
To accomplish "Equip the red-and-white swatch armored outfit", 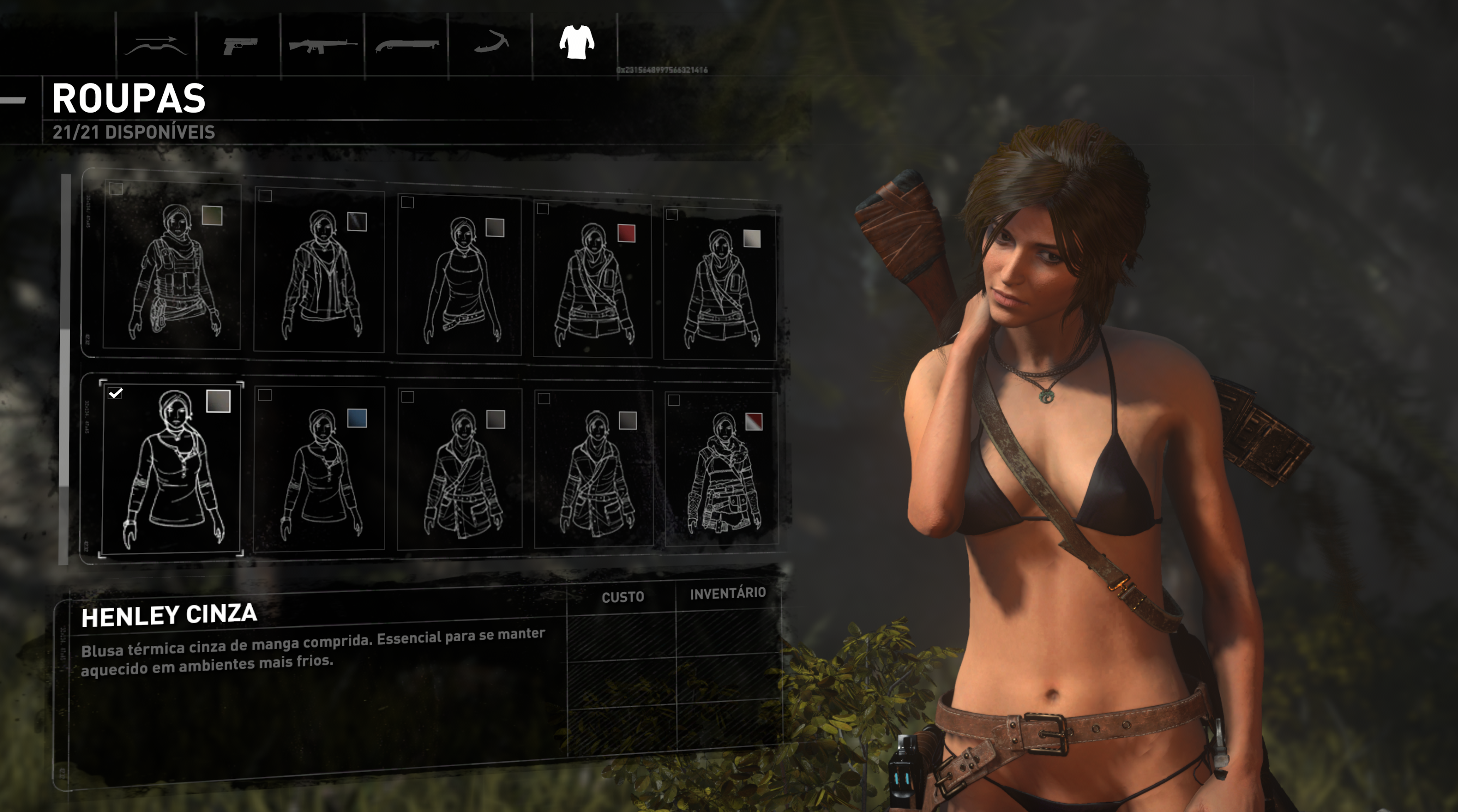I will pos(722,469).
